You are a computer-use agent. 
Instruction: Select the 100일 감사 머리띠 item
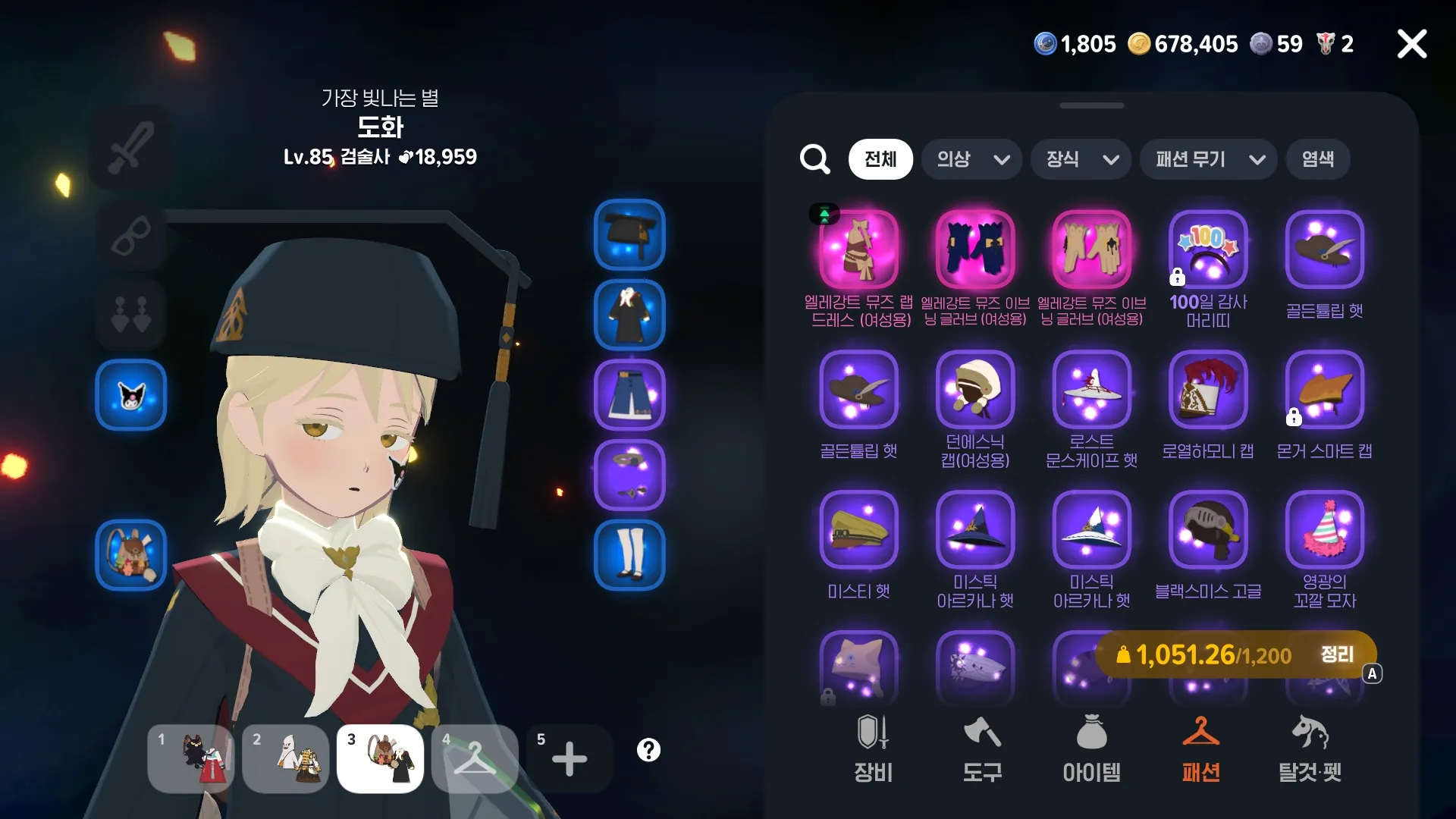pyautogui.click(x=1208, y=250)
